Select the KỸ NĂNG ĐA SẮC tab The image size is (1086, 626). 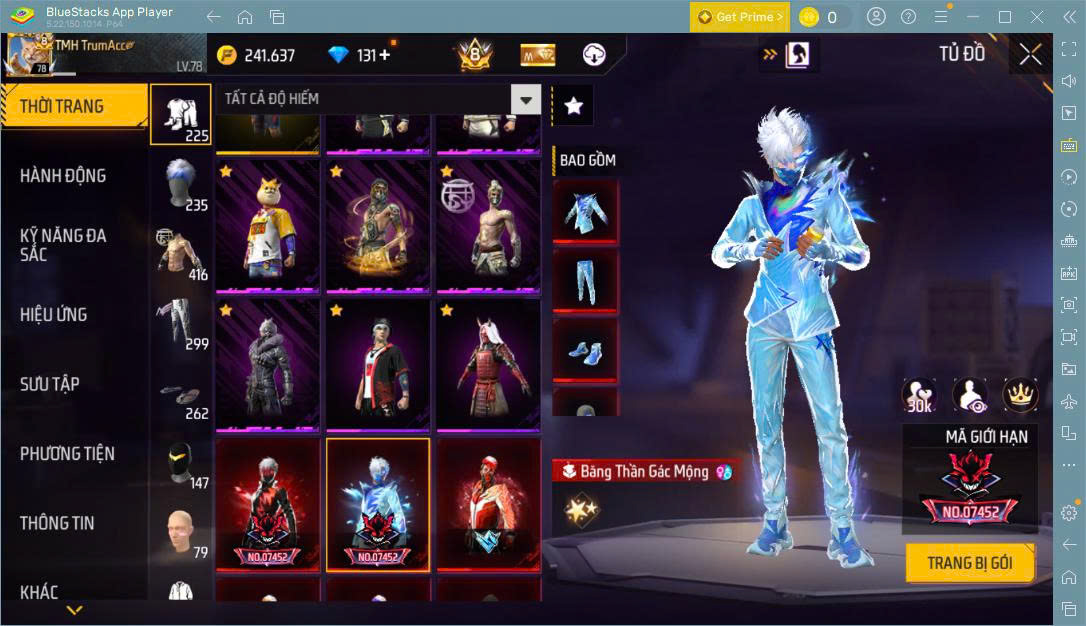63,245
